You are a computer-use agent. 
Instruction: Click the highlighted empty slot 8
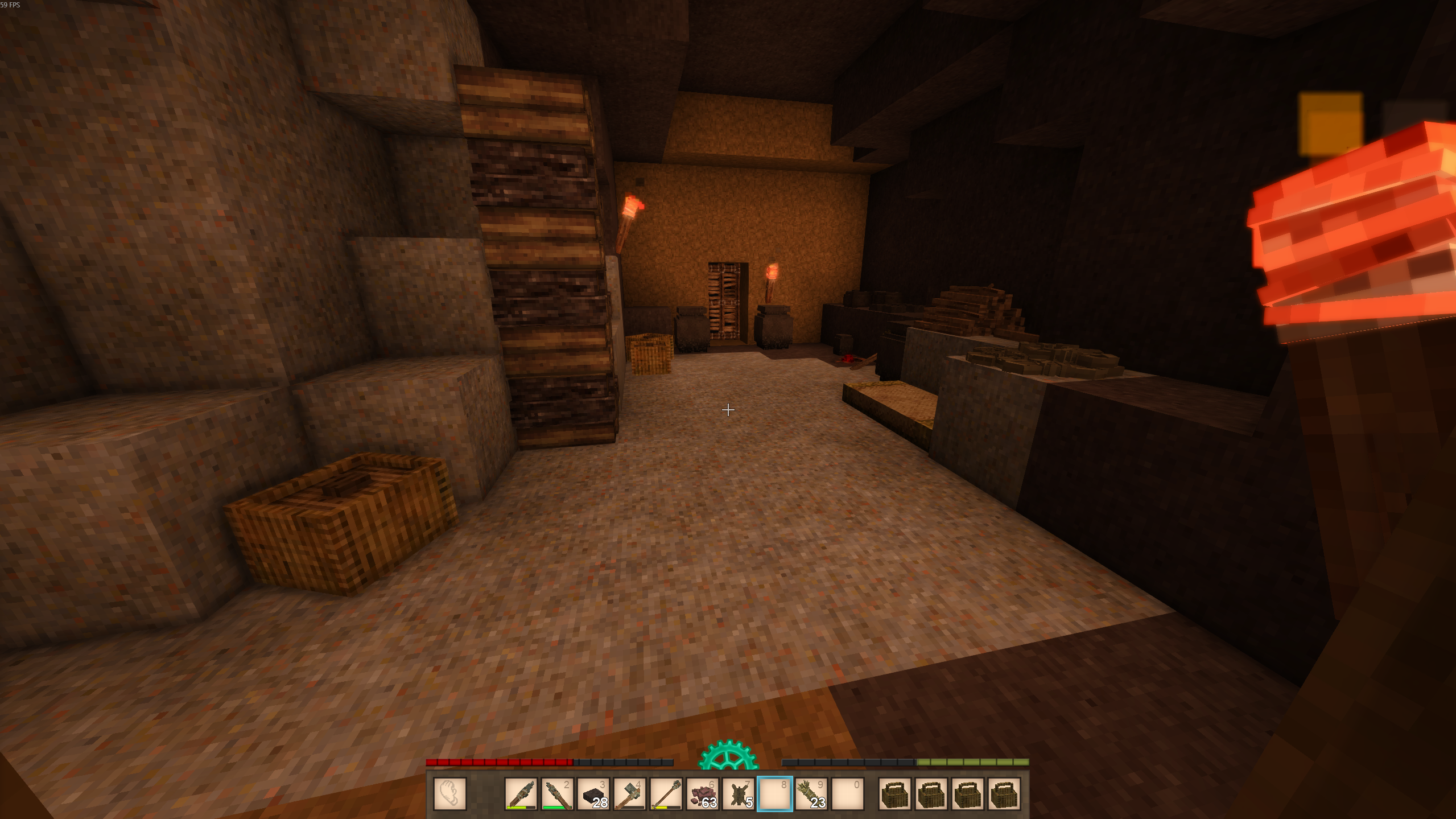pyautogui.click(x=775, y=793)
